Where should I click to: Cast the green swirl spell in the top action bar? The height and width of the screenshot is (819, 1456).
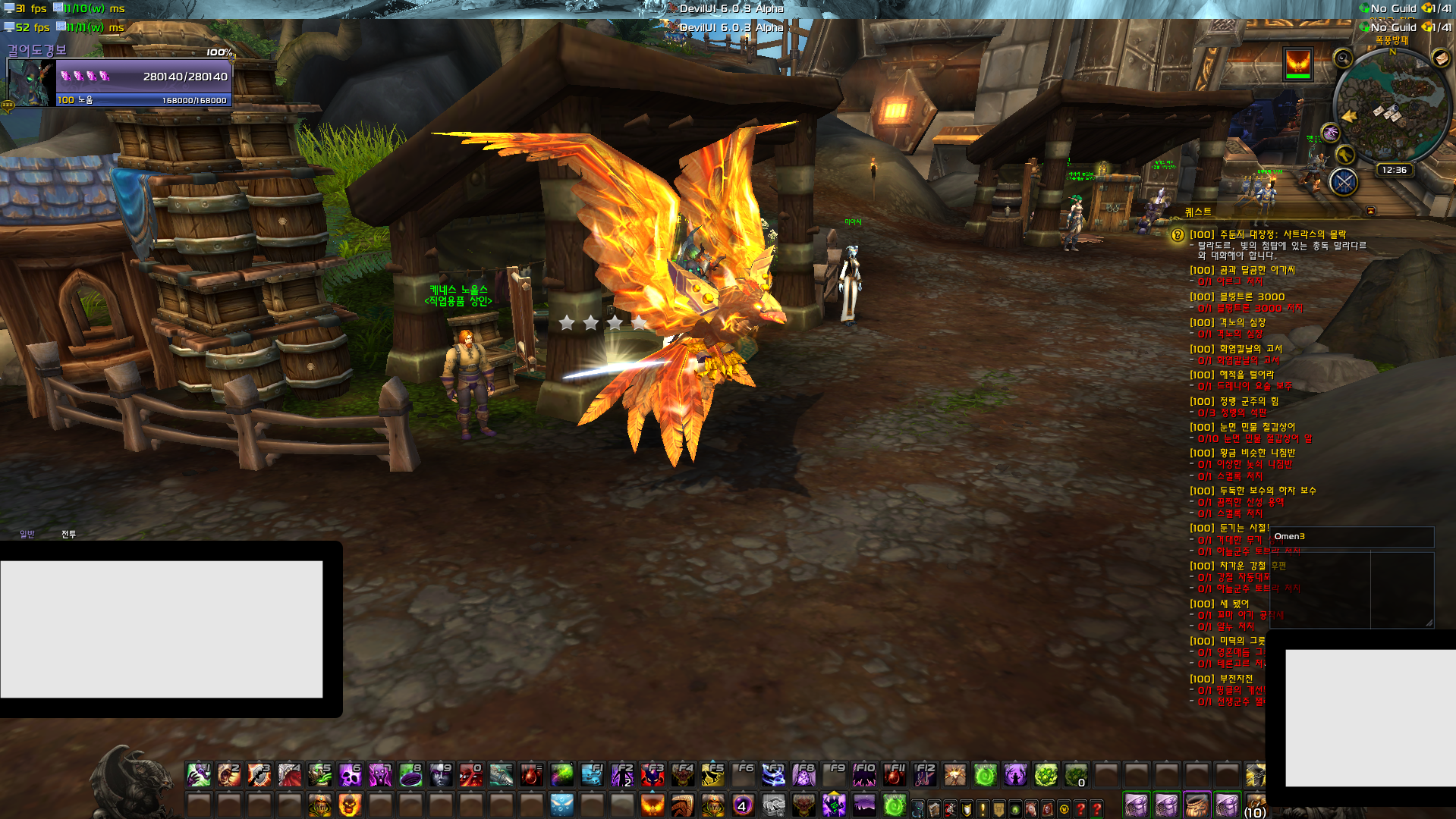pyautogui.click(x=985, y=775)
